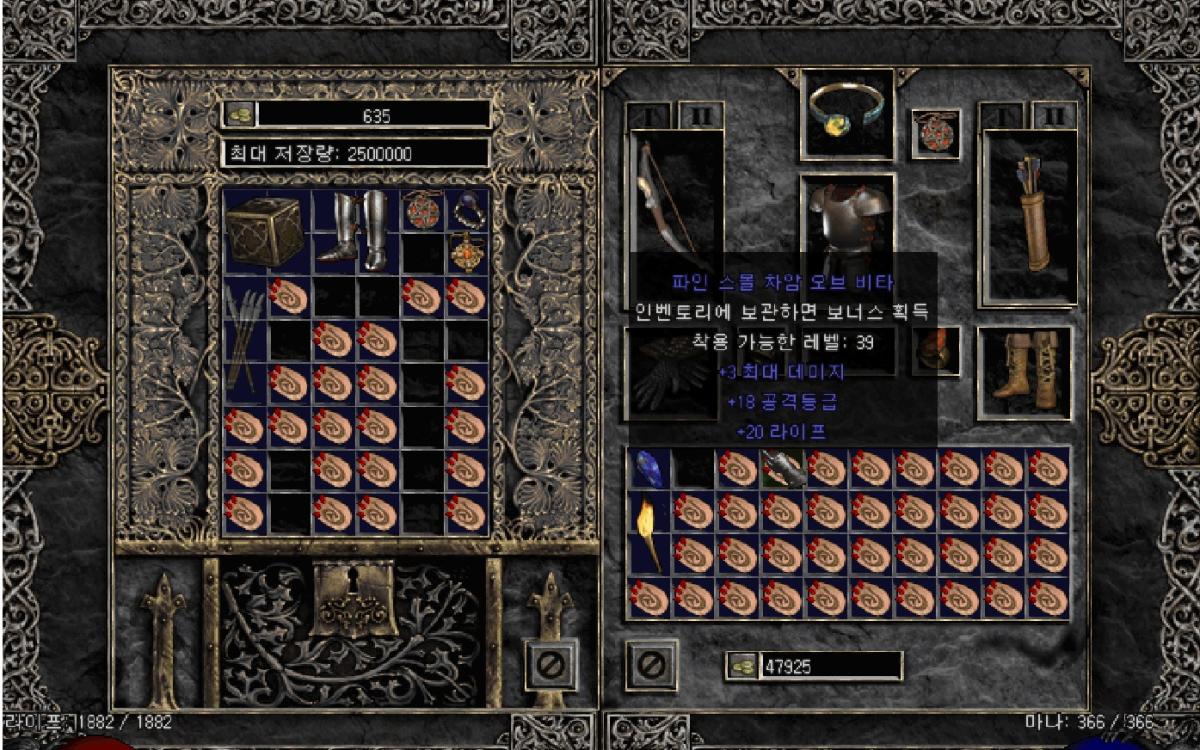1200x750 pixels.
Task: Select the Horadric Cube in the stash
Action: 265,231
